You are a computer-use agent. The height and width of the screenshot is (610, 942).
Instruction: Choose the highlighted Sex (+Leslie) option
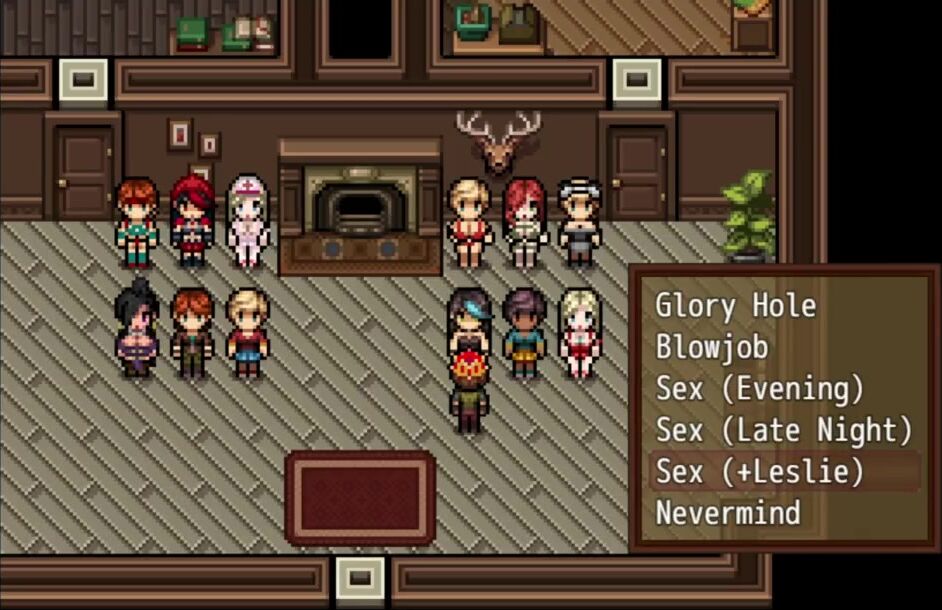pyautogui.click(x=760, y=471)
